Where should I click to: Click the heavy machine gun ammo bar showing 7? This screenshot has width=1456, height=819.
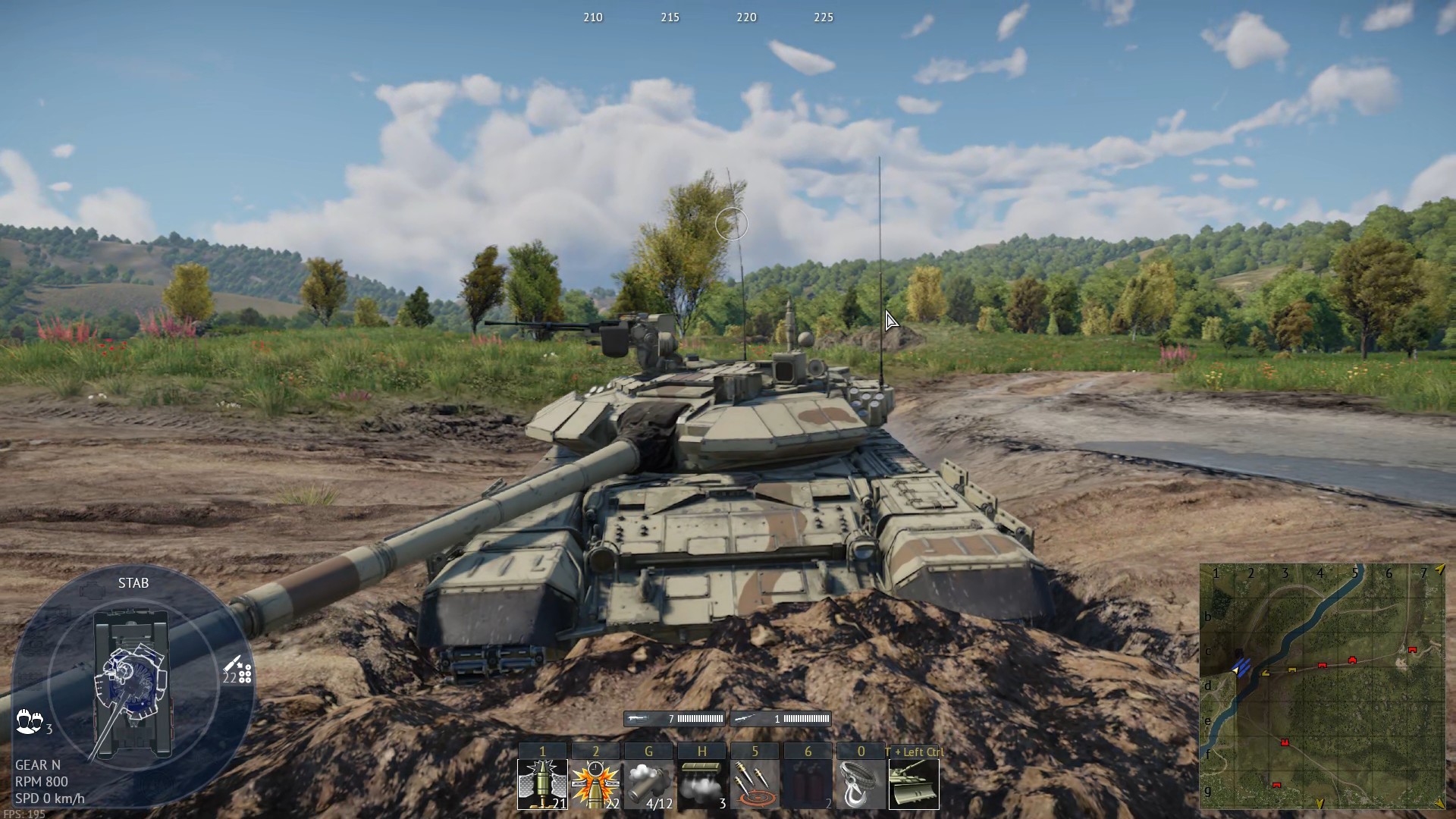pyautogui.click(x=674, y=719)
